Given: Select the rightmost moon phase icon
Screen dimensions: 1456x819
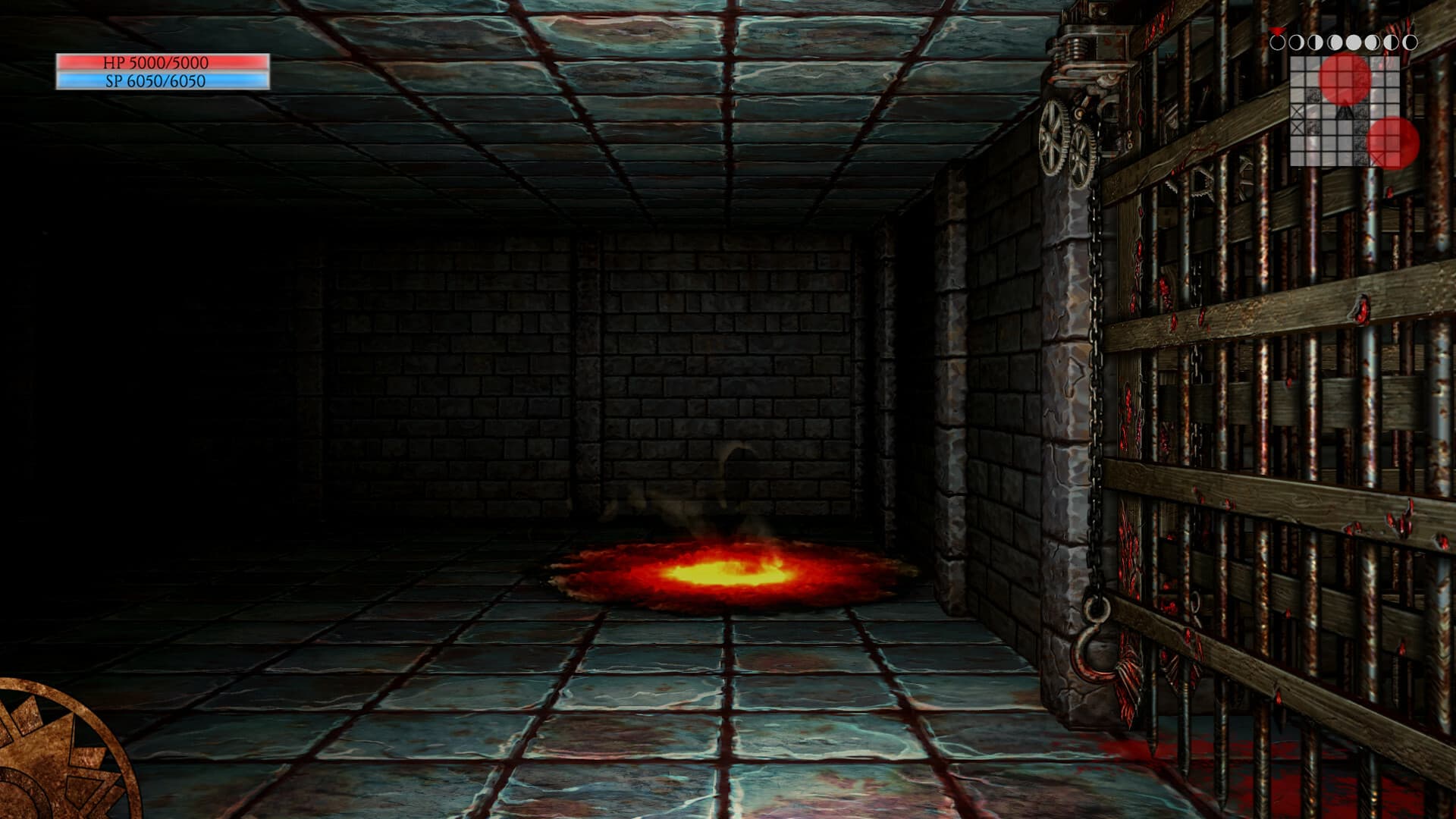Looking at the screenshot, I should 1410,42.
